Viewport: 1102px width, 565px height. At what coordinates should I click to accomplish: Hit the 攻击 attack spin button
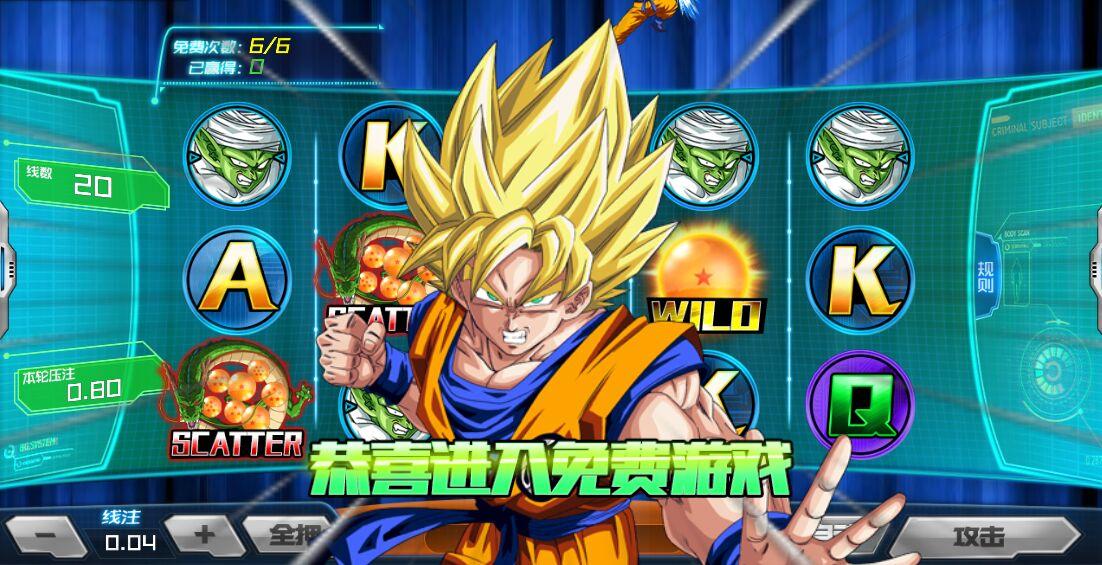coord(982,537)
